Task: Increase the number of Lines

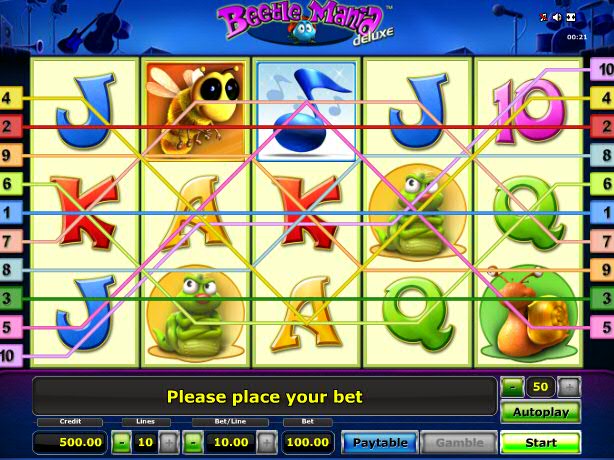Action: coord(168,441)
